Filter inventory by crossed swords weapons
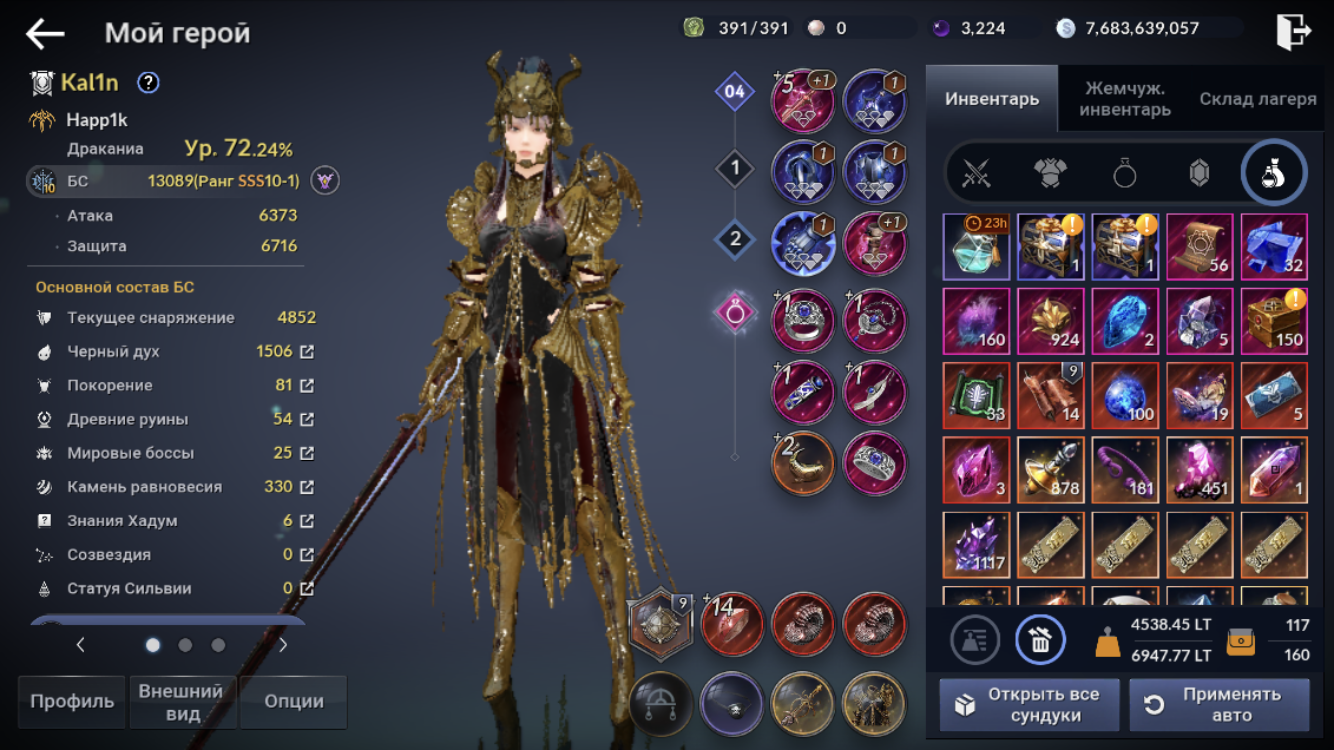Viewport: 1334px width, 750px height. [976, 173]
